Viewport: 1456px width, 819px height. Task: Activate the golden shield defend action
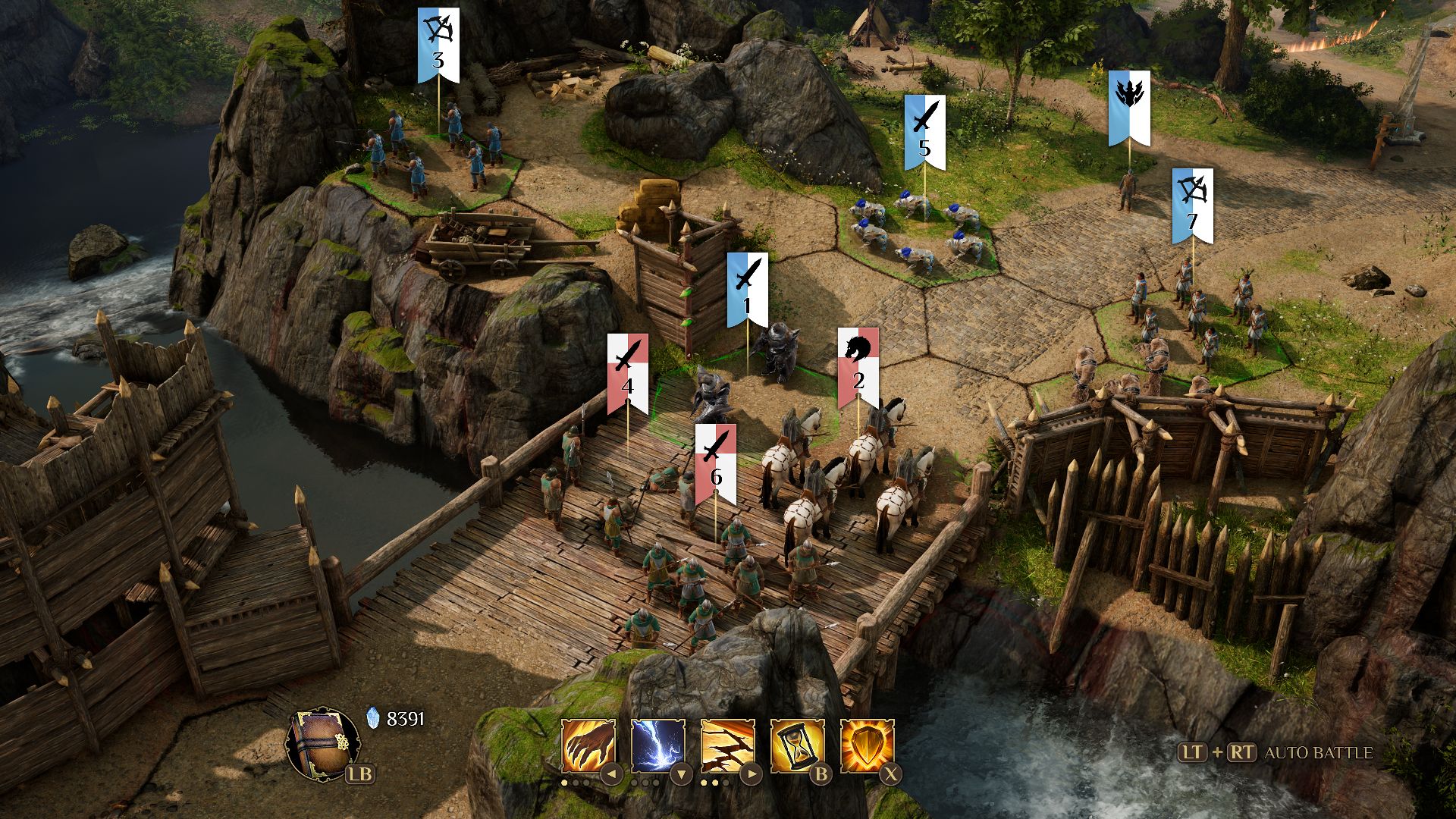[x=867, y=746]
